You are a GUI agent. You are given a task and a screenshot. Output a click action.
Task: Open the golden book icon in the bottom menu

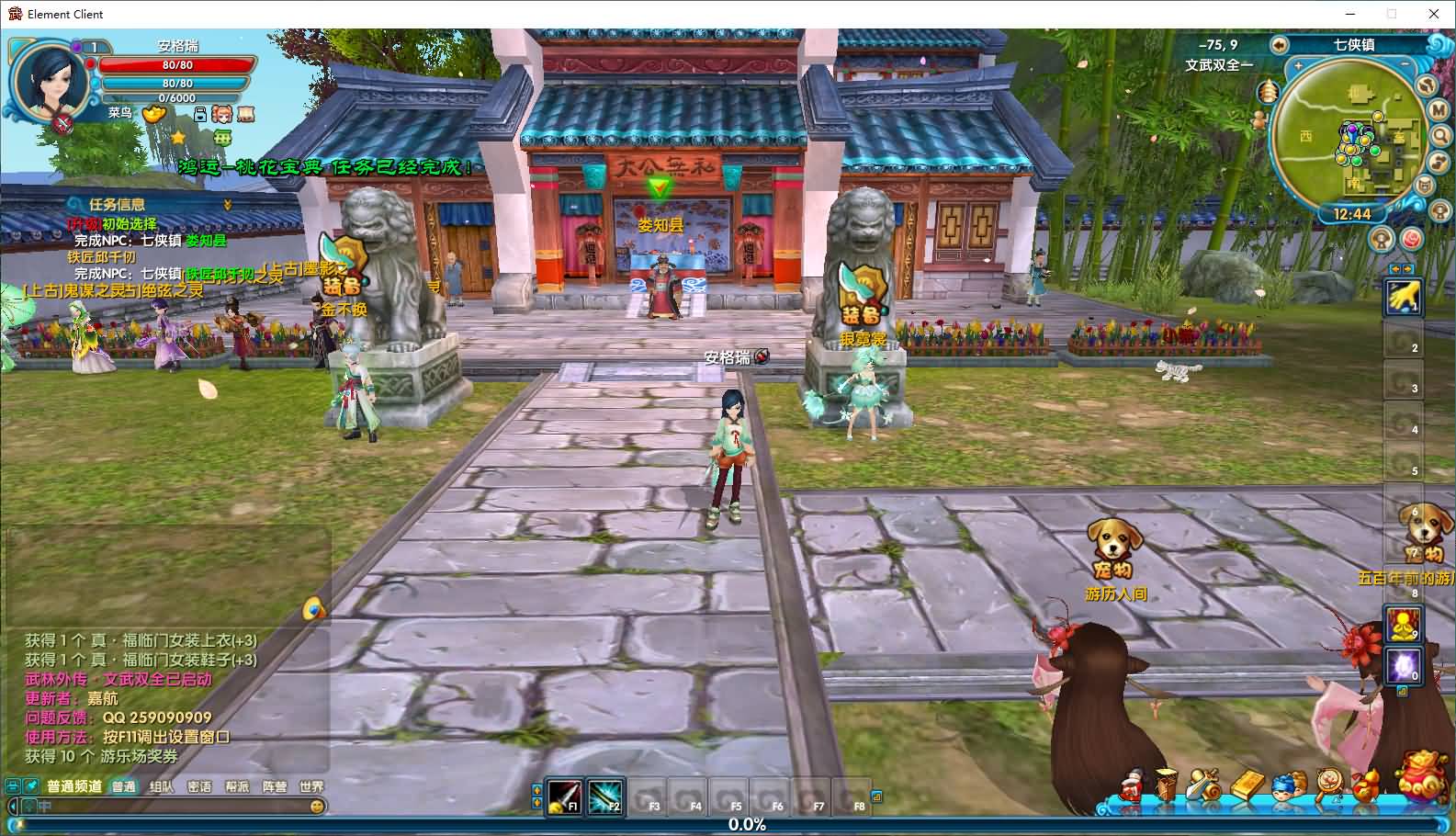coord(1248,786)
